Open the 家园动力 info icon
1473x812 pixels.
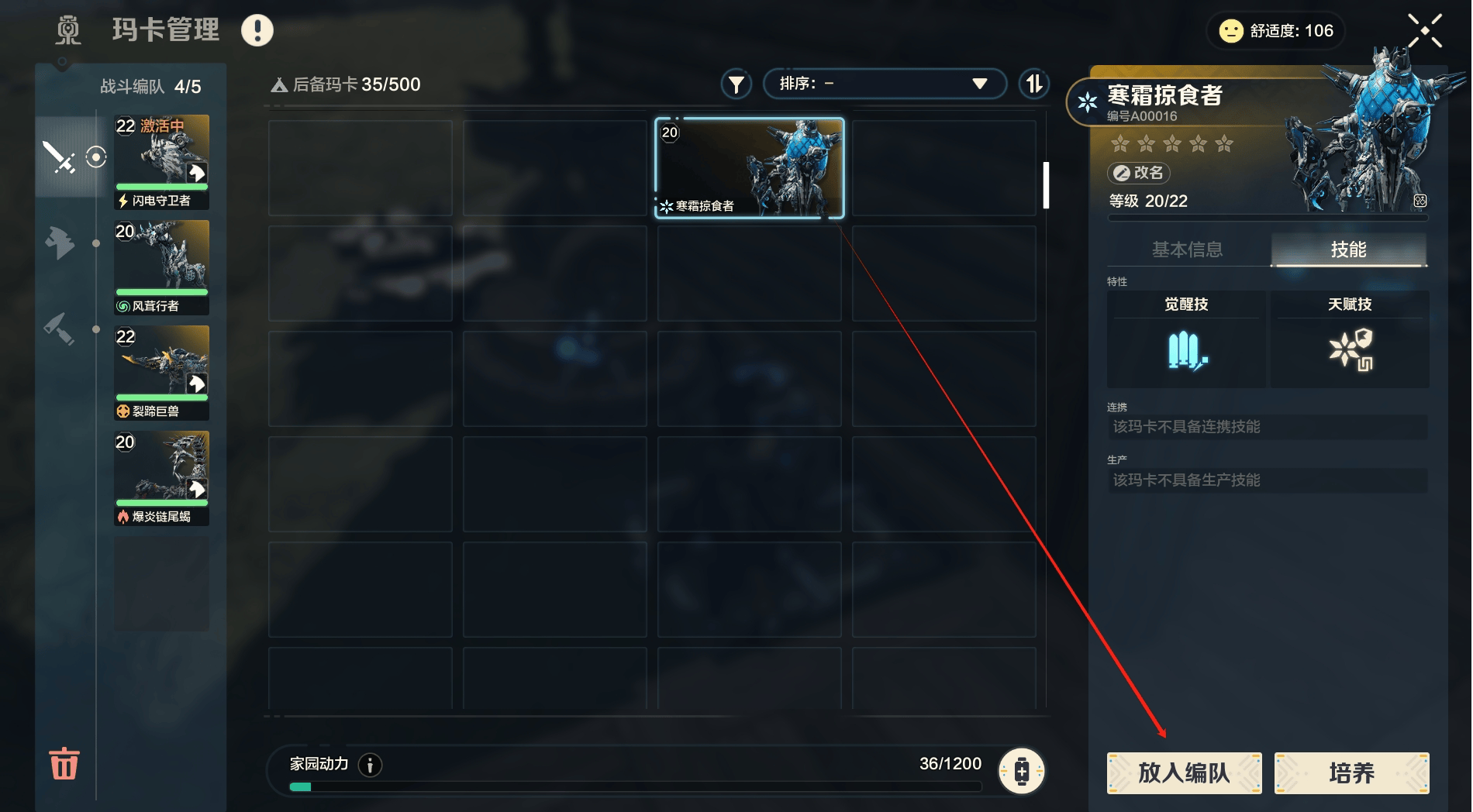tap(371, 766)
